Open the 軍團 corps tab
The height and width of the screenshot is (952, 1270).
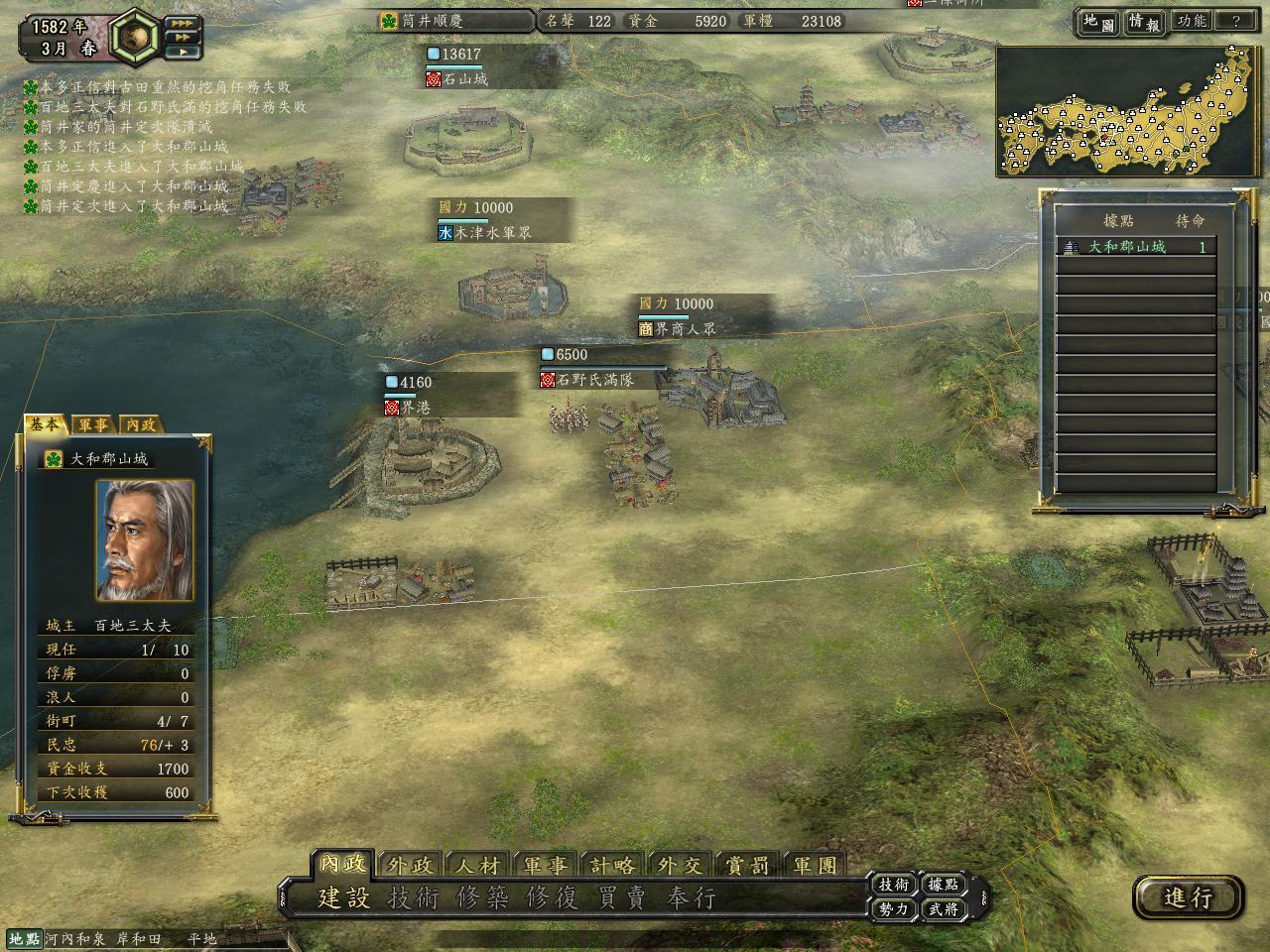tap(815, 865)
